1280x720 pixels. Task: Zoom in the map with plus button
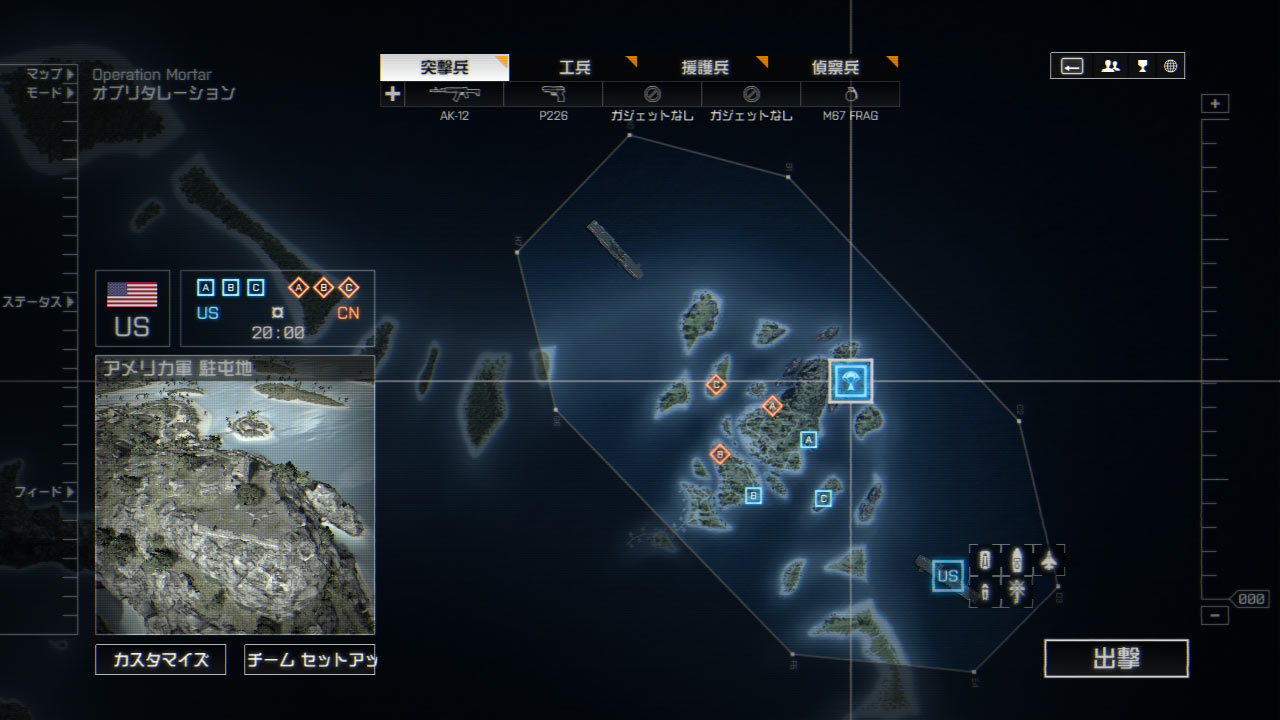(x=1215, y=104)
